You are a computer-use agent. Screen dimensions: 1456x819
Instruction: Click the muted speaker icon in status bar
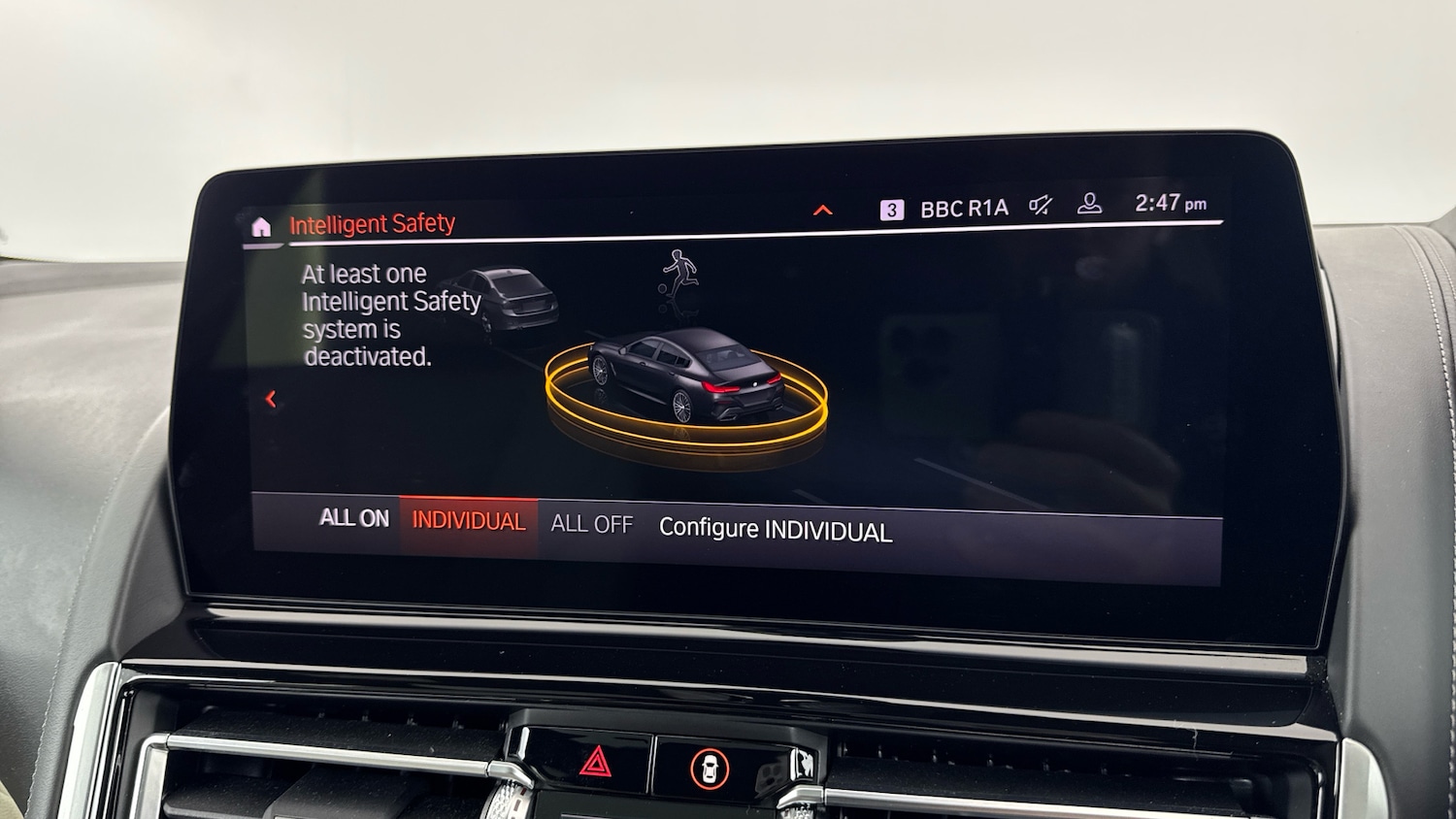click(x=1040, y=205)
